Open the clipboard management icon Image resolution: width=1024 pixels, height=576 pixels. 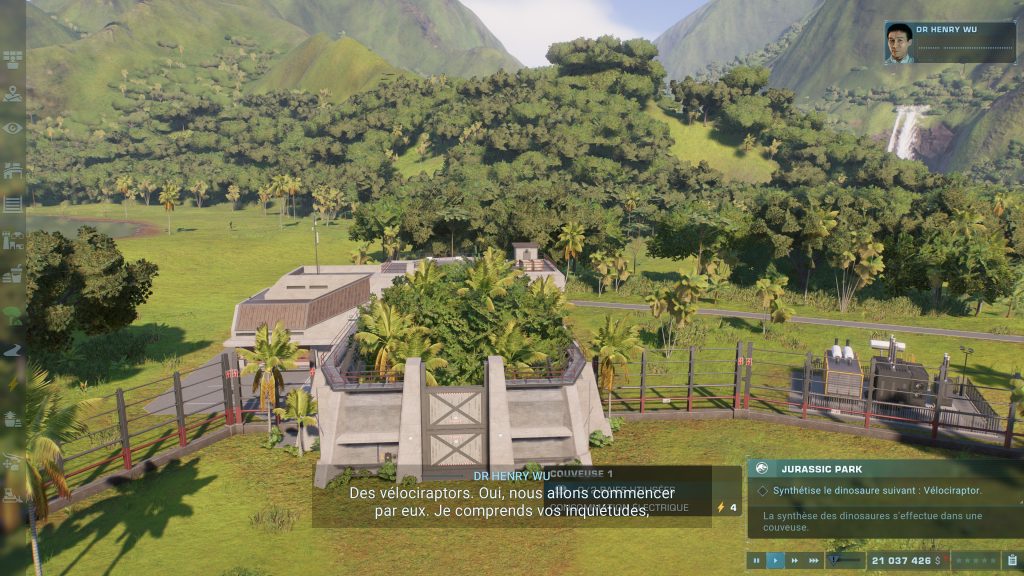point(1011,561)
